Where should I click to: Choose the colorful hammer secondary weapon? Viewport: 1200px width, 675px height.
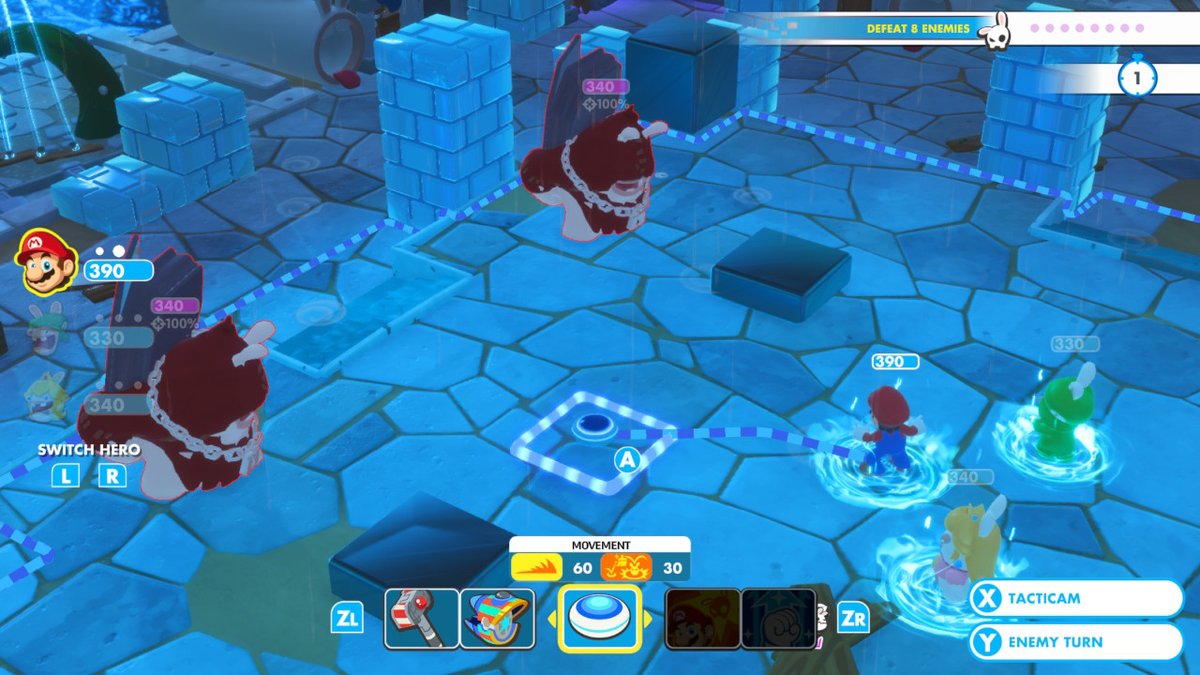pyautogui.click(x=497, y=618)
